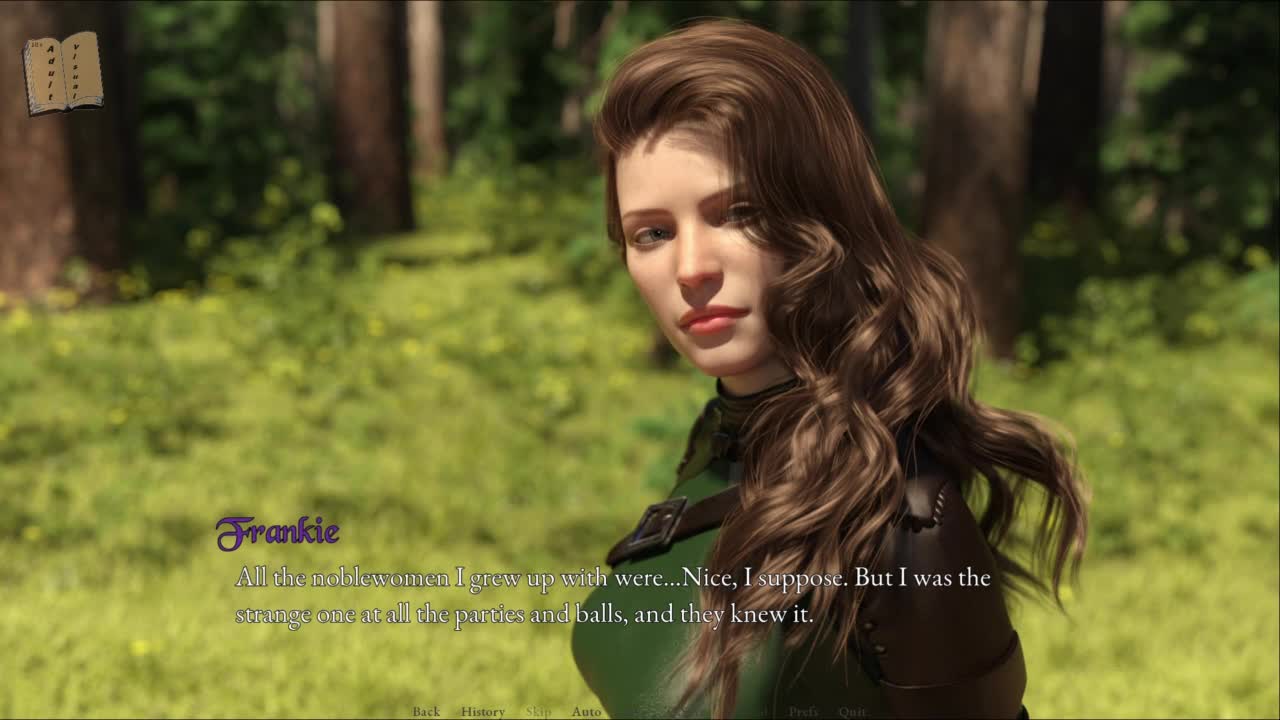This screenshot has height=720, width=1280.
Task: Activate Skip in the quick menu
Action: (x=538, y=712)
